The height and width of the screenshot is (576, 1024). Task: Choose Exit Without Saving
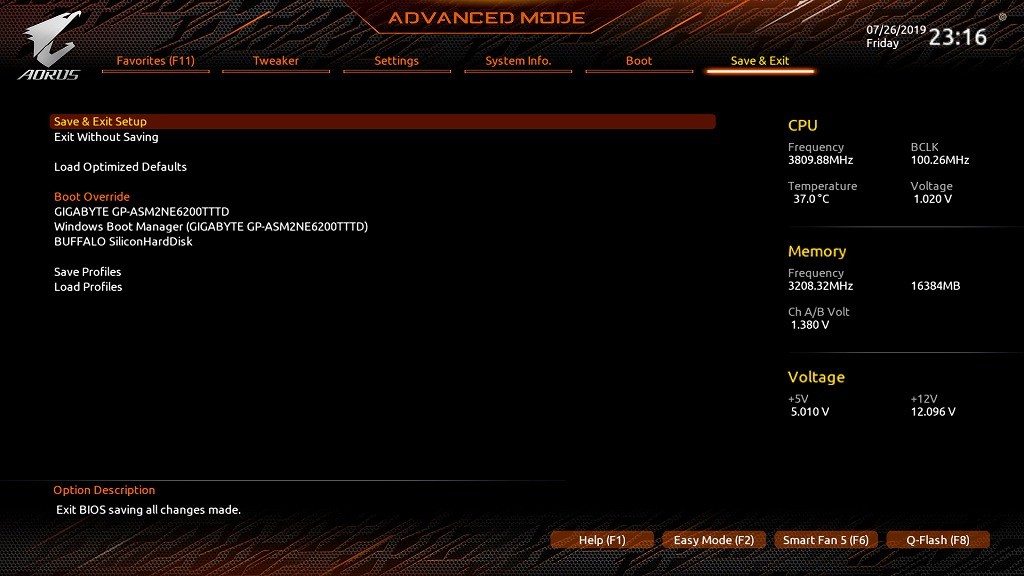[x=106, y=137]
